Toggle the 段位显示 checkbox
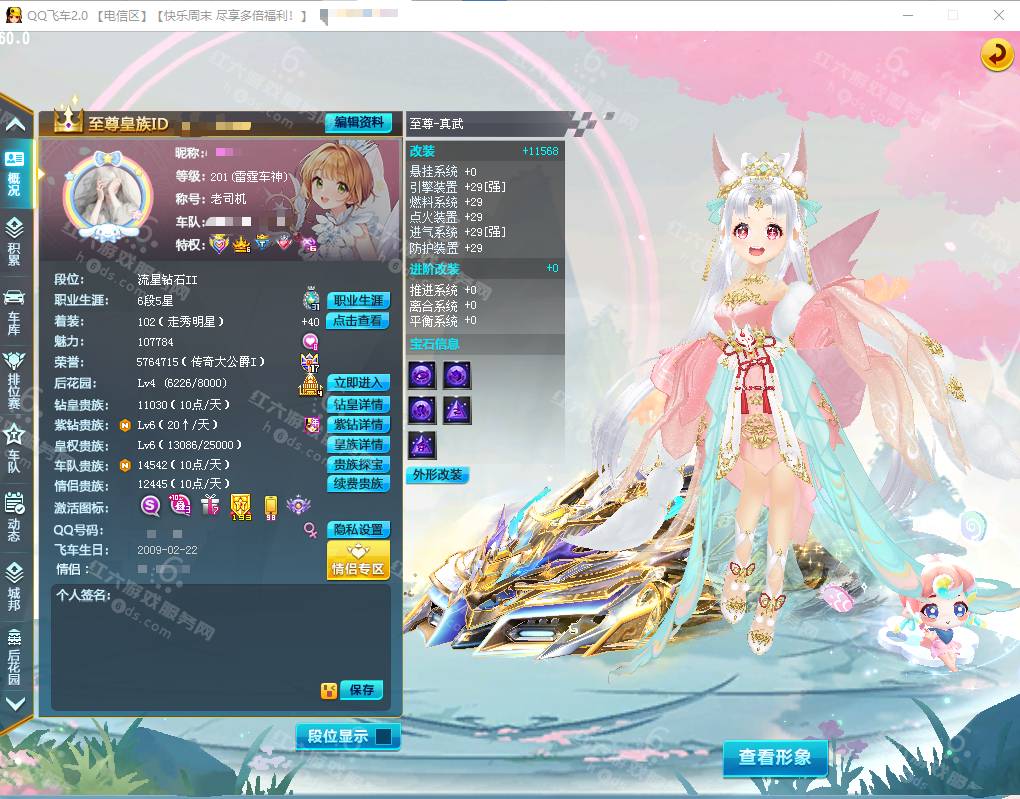The image size is (1020, 799). 382,737
